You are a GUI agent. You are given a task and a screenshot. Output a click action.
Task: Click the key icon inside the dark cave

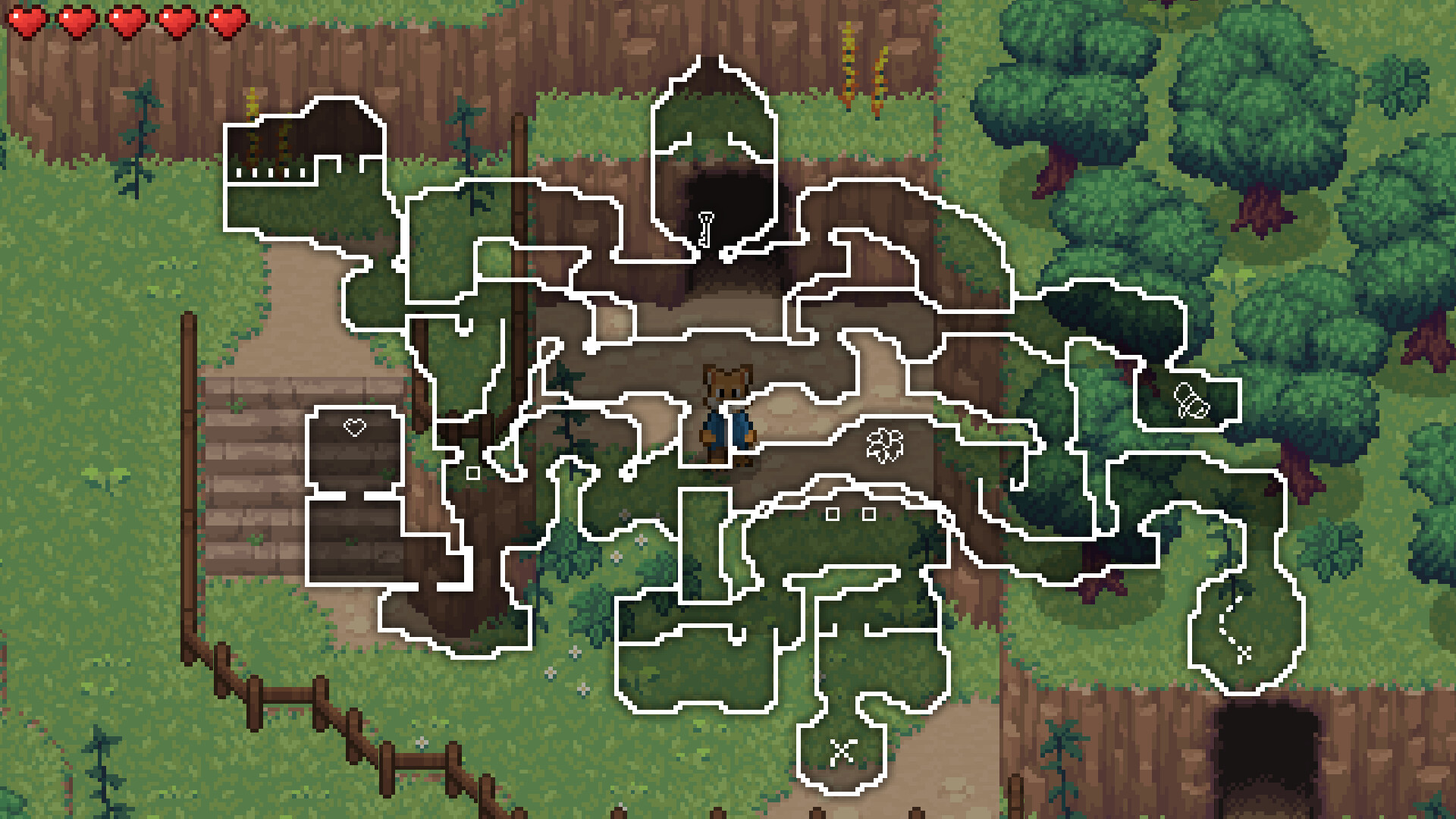pos(705,229)
